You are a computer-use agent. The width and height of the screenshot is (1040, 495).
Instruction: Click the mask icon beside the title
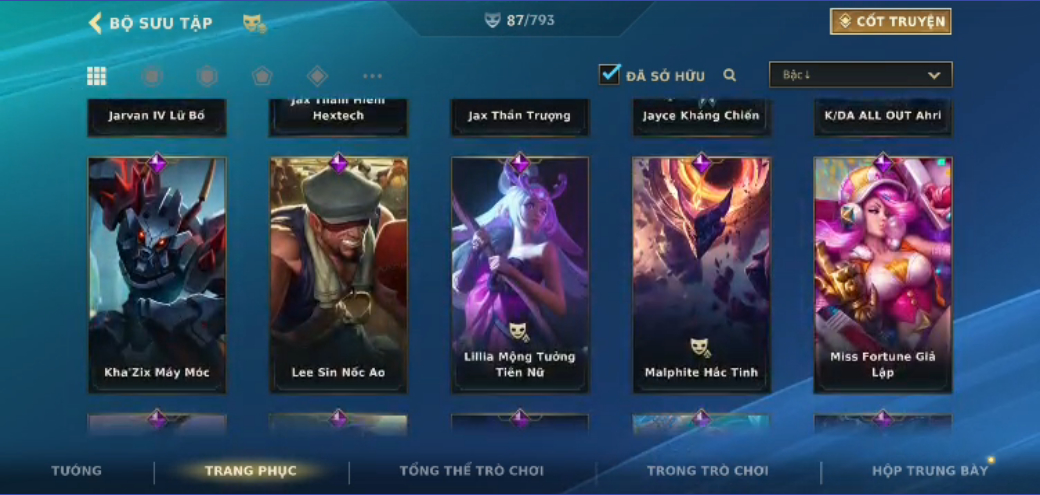(254, 23)
